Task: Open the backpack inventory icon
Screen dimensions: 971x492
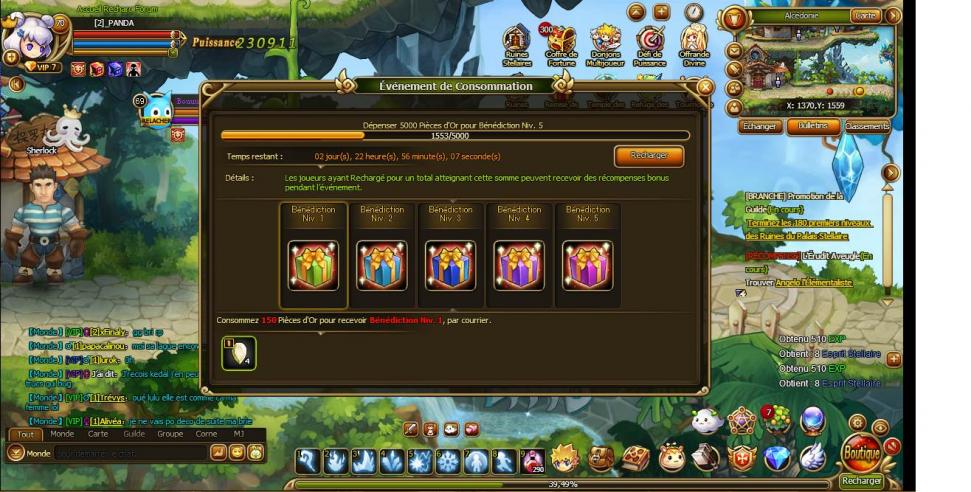Action: (601, 459)
